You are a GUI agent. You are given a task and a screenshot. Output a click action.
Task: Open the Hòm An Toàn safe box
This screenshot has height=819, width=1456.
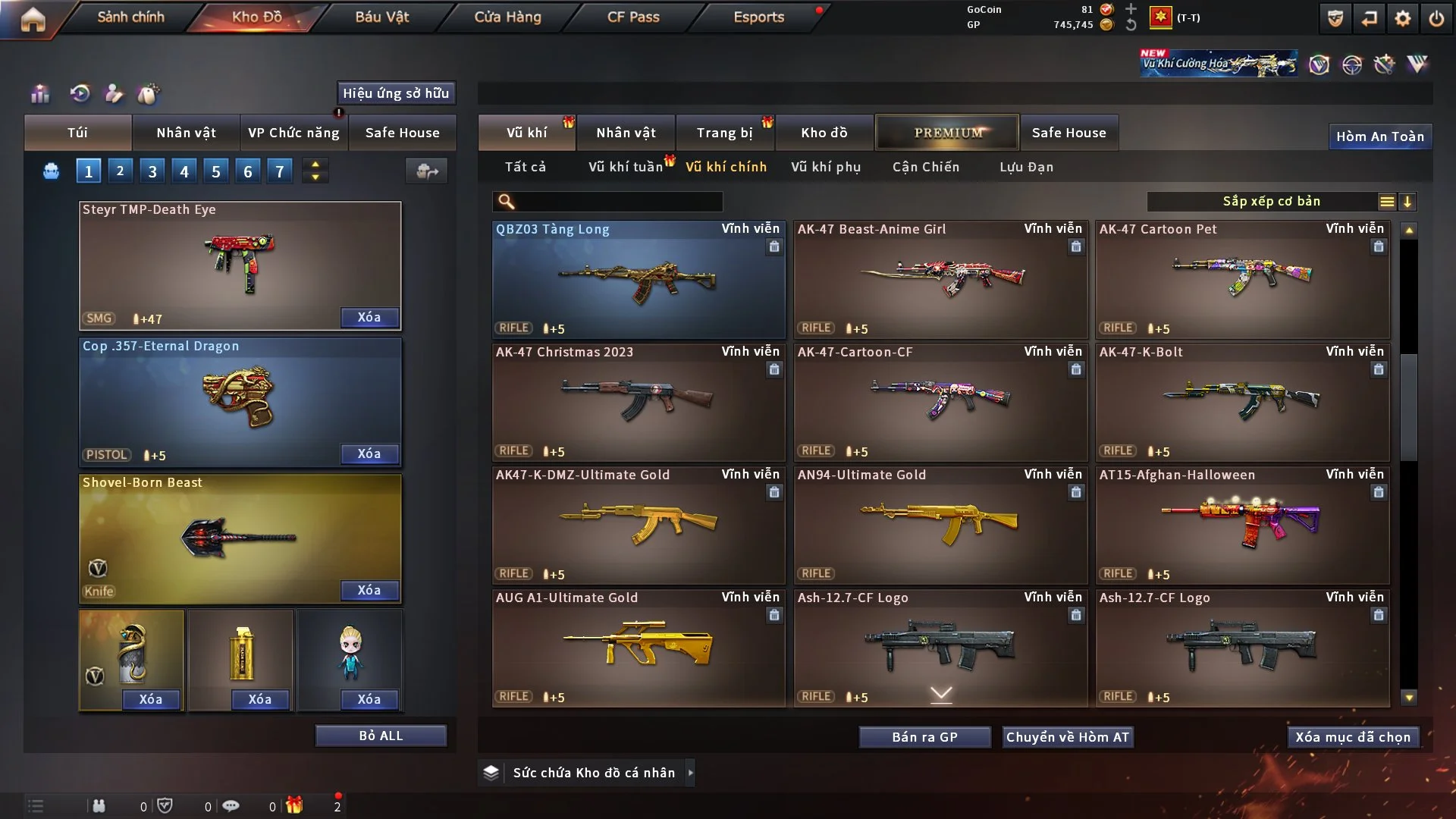pyautogui.click(x=1380, y=136)
